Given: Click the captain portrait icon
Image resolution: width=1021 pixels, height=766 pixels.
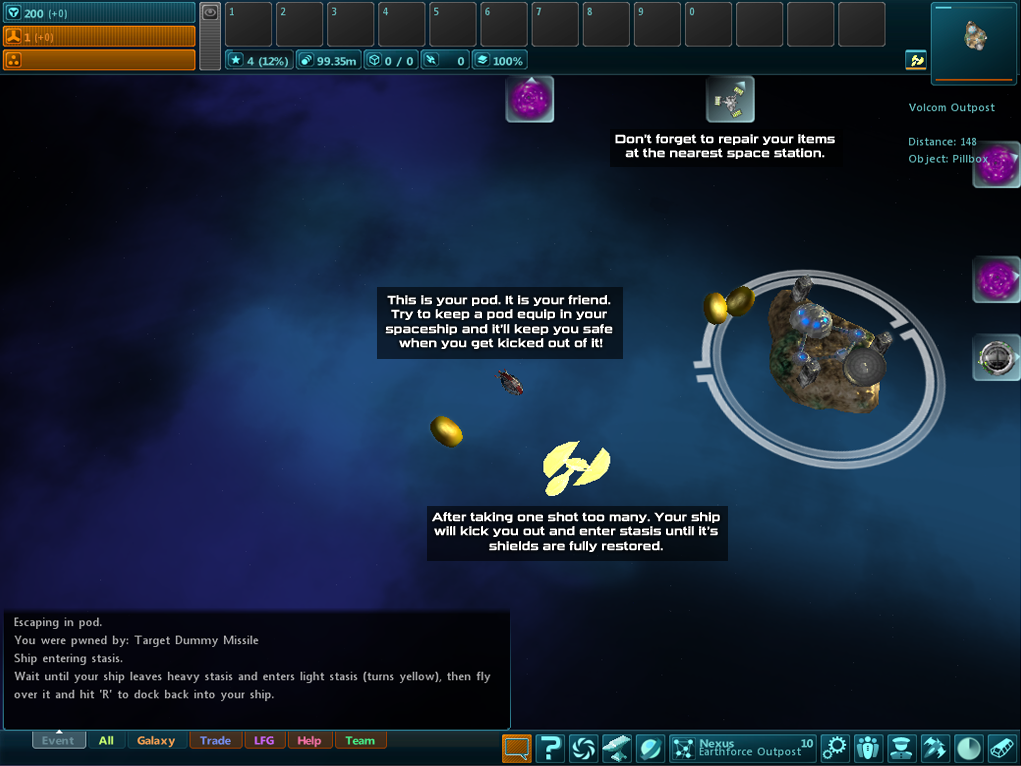Looking at the screenshot, I should click(901, 748).
